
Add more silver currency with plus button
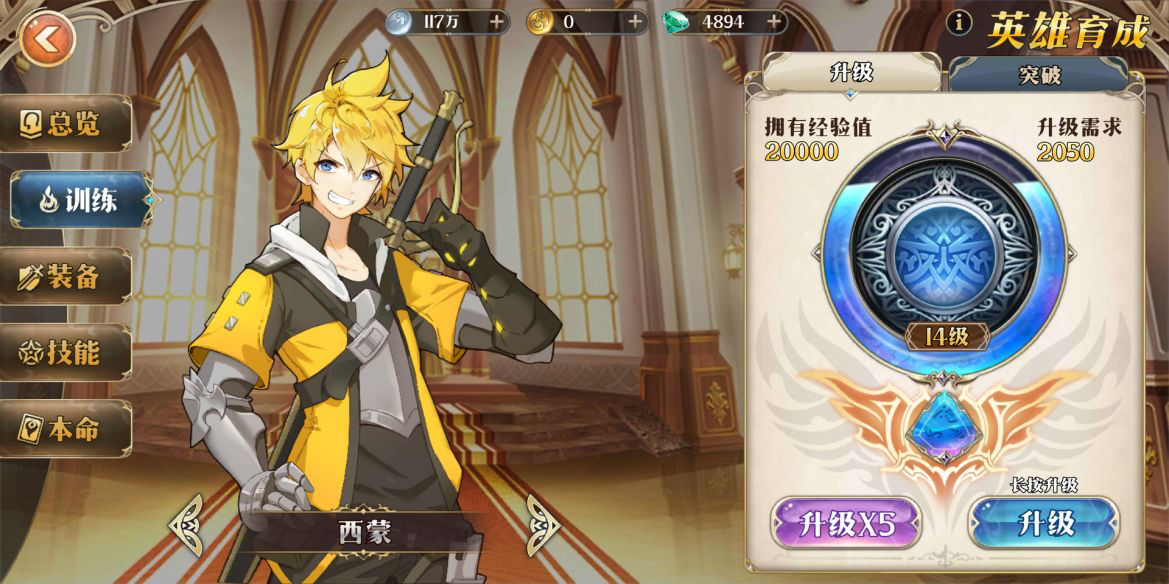coord(497,21)
